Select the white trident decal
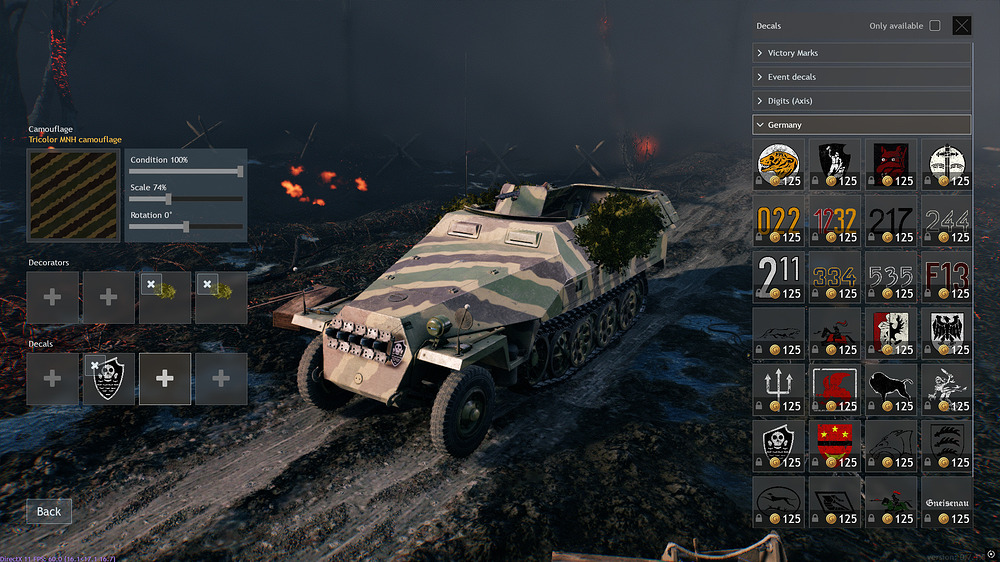1000x562 pixels. tap(777, 388)
